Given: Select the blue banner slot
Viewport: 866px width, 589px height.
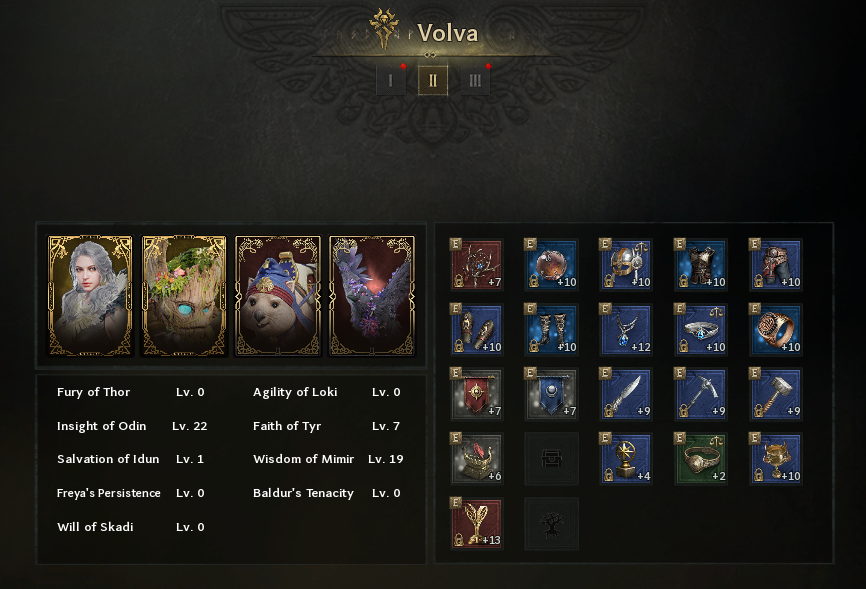Looking at the screenshot, I should coord(552,394).
